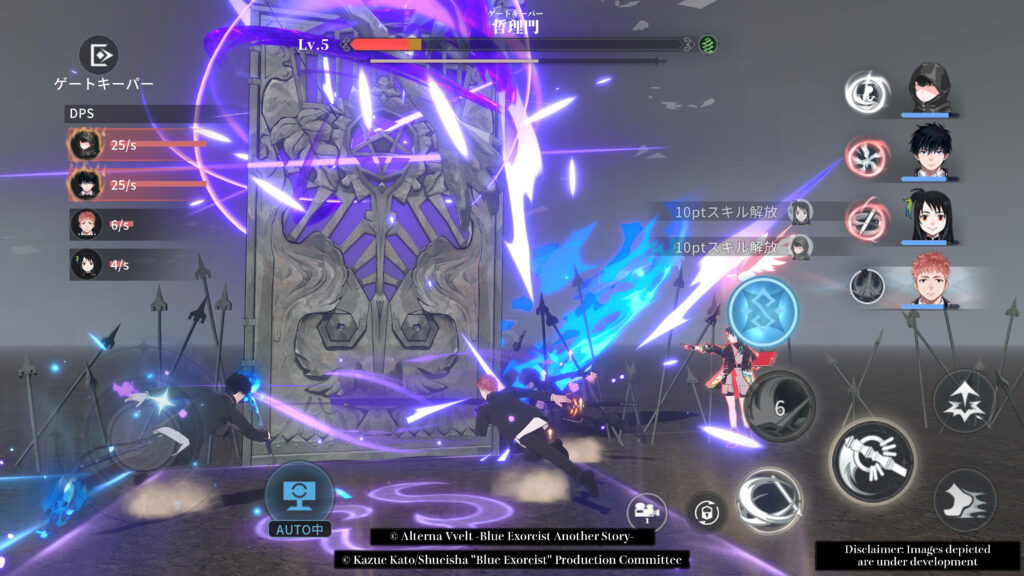This screenshot has height=576, width=1024.
Task: Select the 4/s DPS list row
Action: [130, 264]
